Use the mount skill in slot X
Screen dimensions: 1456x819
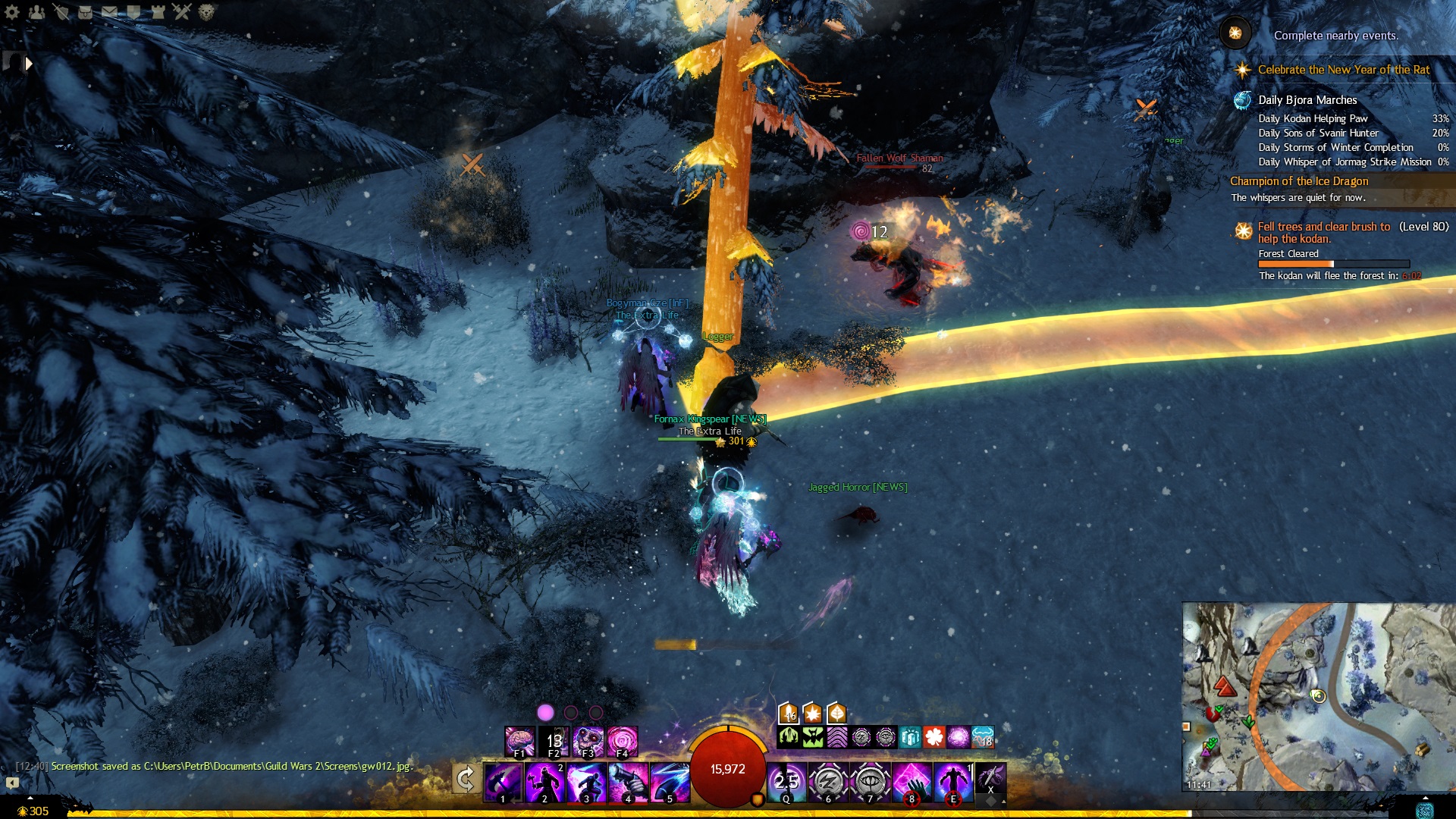(x=990, y=778)
